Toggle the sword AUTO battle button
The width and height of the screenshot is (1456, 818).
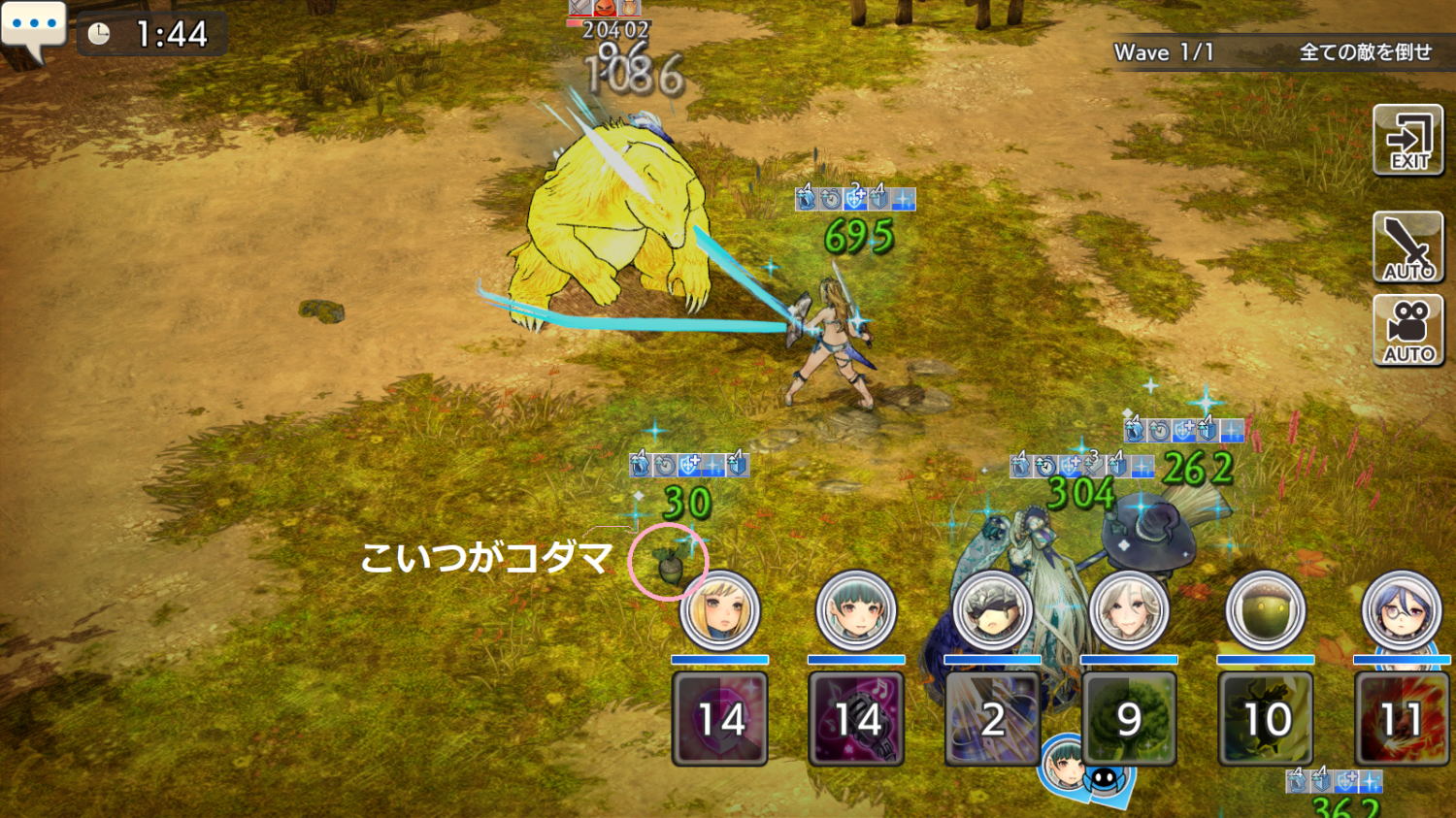tap(1408, 247)
